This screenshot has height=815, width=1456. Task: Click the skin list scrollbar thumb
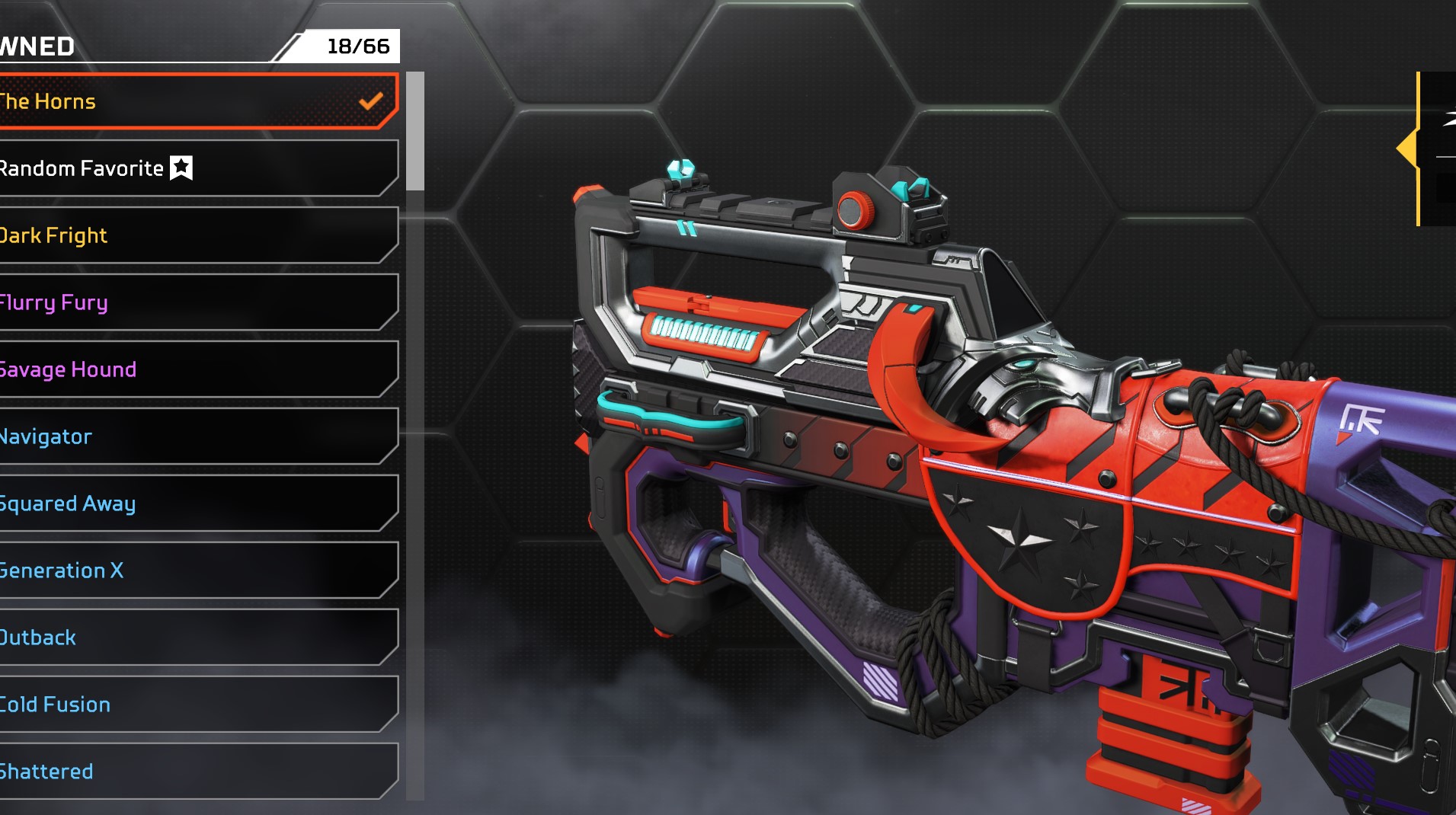[414, 131]
